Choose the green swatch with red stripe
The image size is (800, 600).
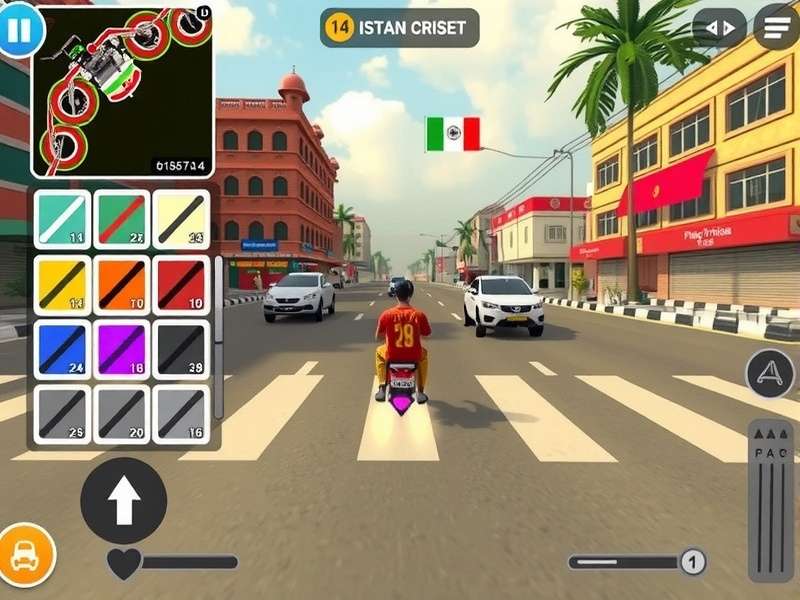pyautogui.click(x=122, y=220)
